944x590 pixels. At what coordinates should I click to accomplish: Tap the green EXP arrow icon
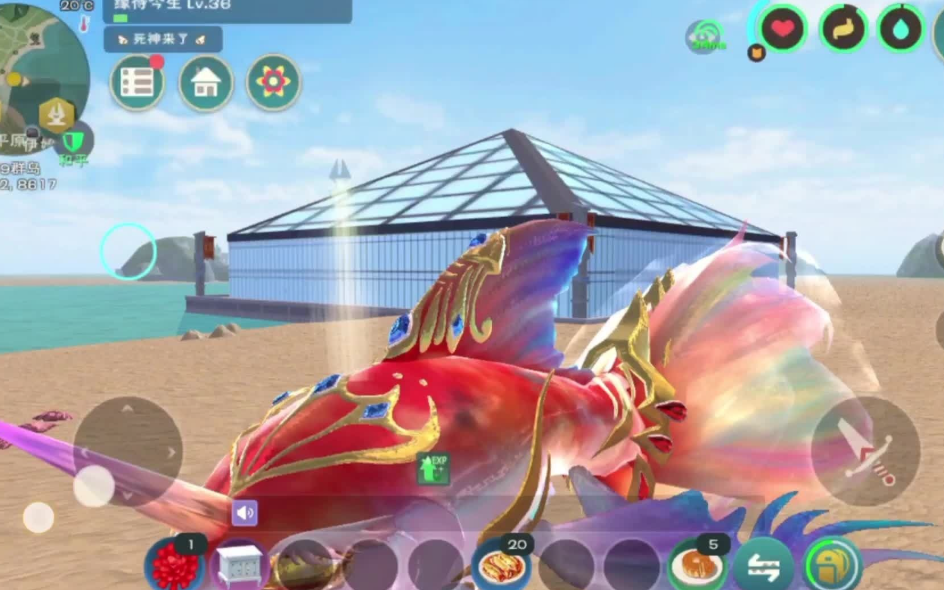(433, 467)
